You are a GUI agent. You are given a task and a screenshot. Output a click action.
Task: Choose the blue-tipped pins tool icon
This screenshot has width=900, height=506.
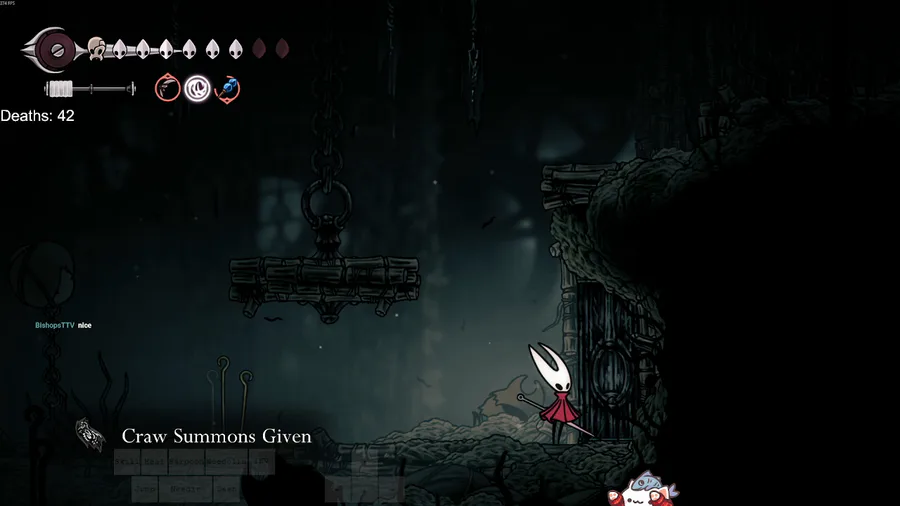click(x=228, y=89)
